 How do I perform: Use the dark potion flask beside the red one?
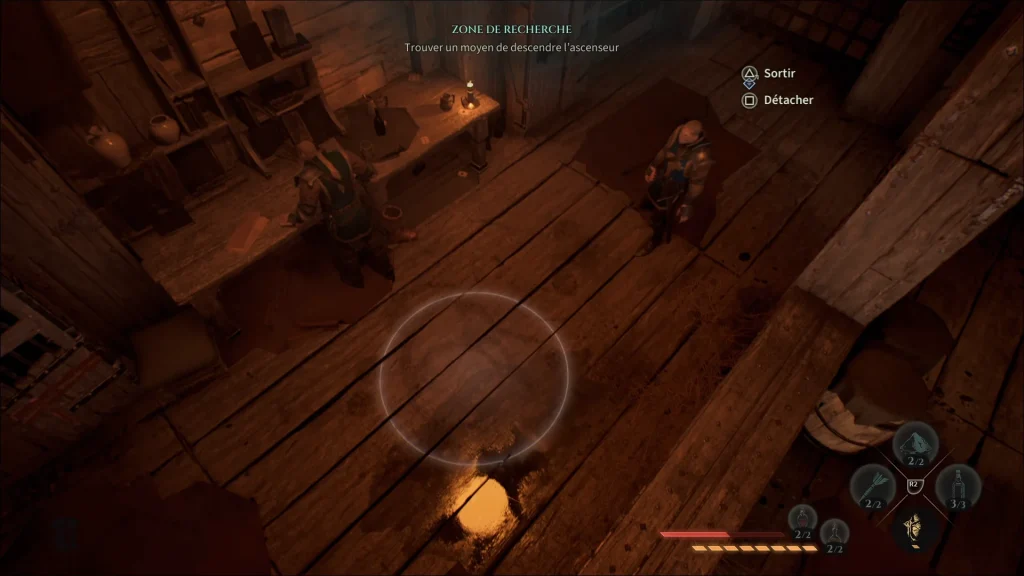coord(834,533)
